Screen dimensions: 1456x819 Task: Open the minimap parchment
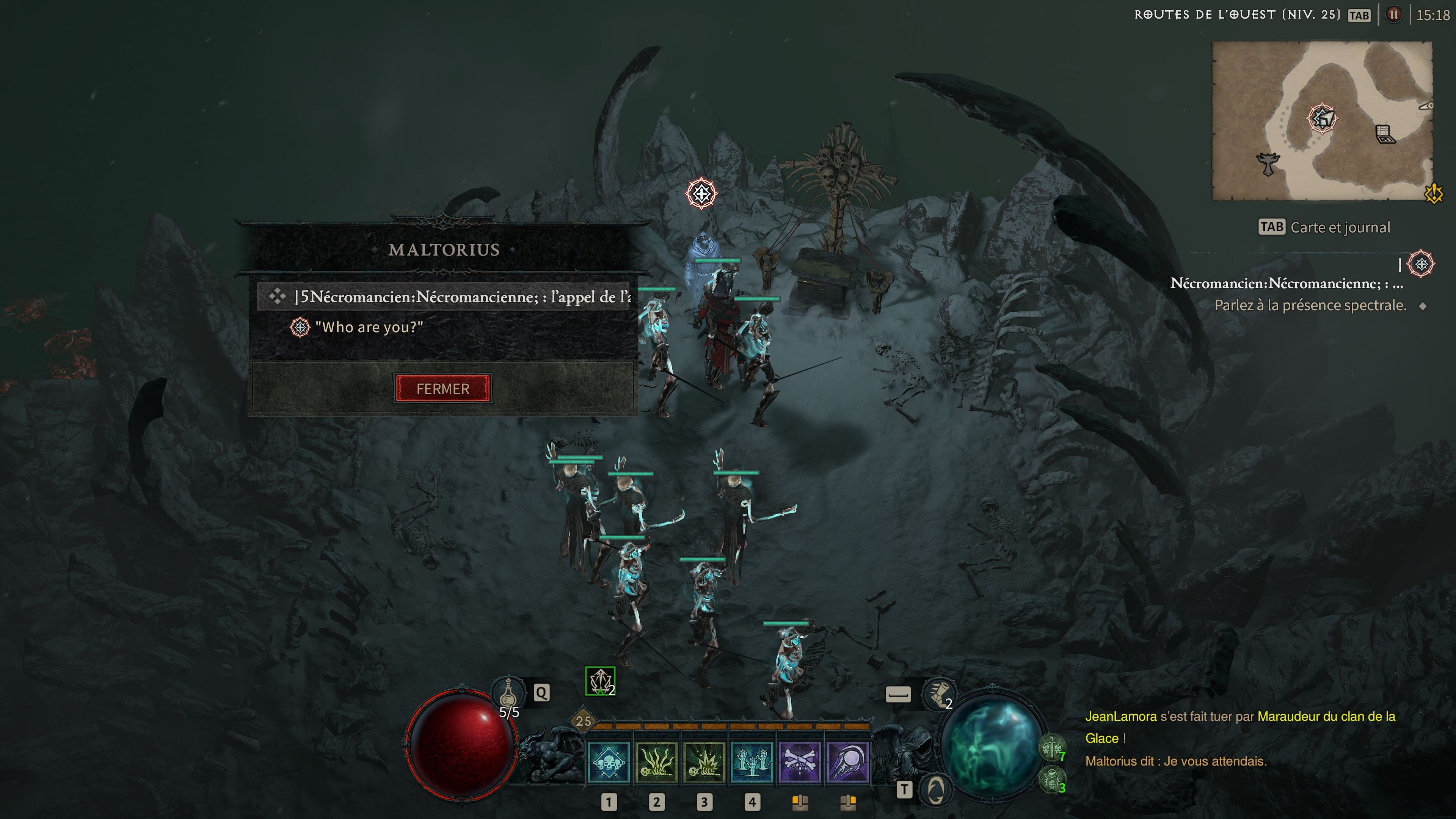pyautogui.click(x=1321, y=121)
